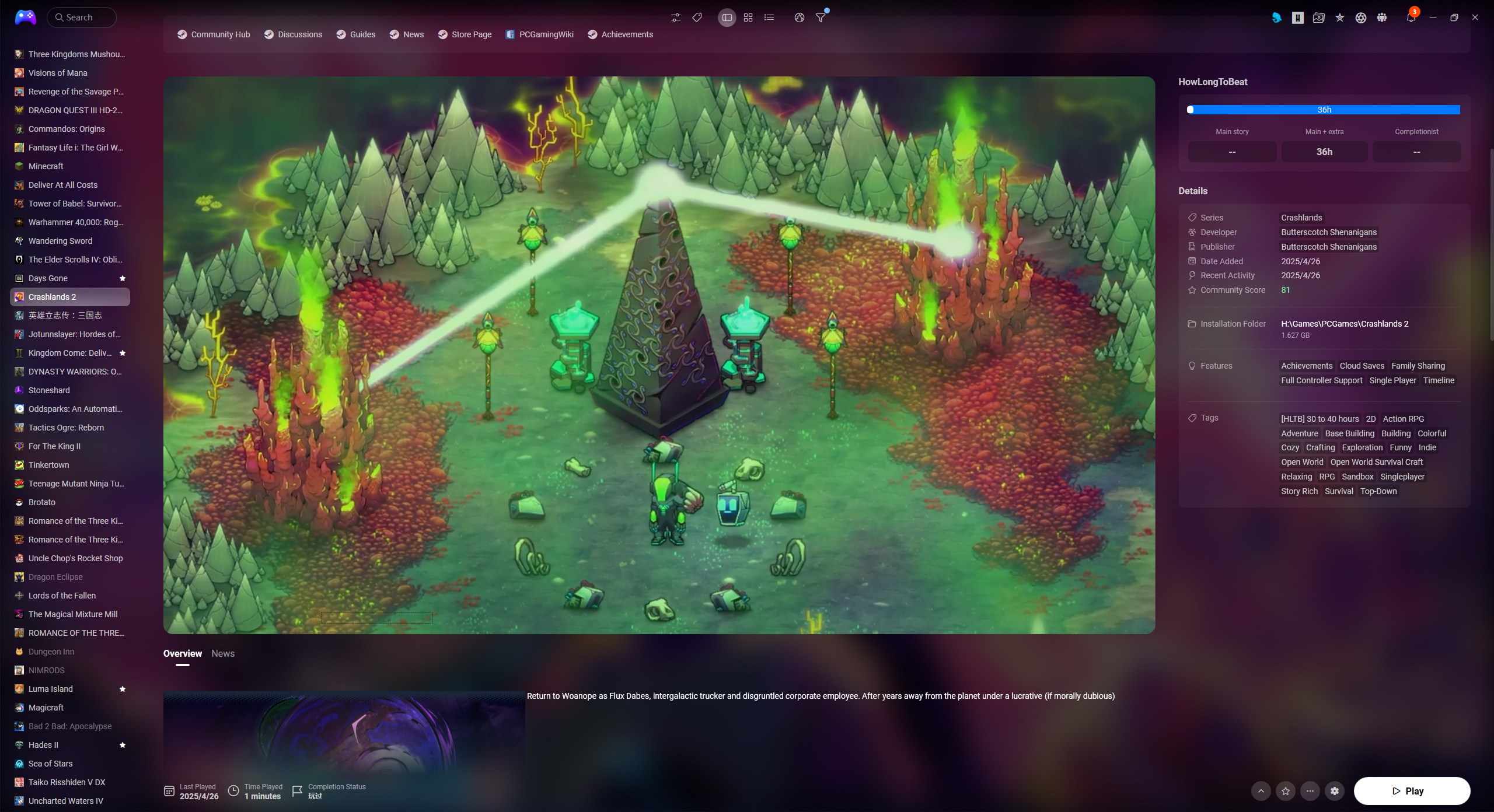The height and width of the screenshot is (812, 1494).
Task: Expand the more options ellipsis near Play
Action: [1310, 791]
